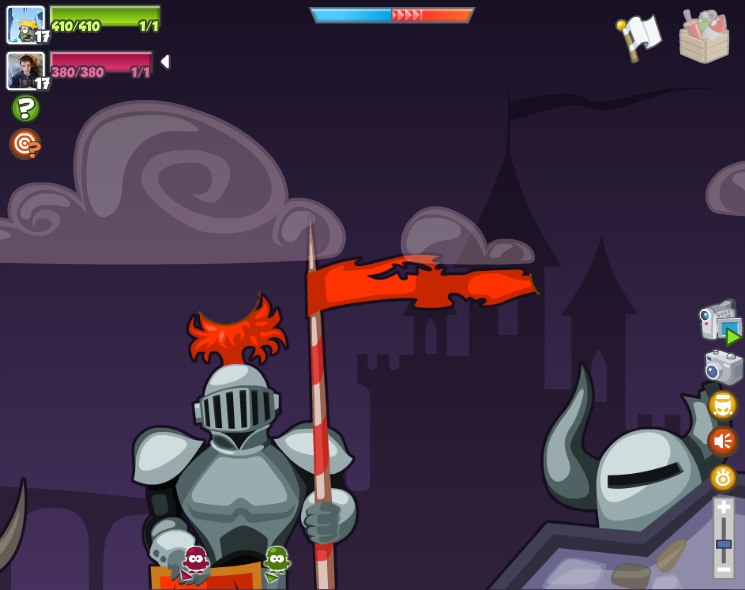
Task: Click the orange target hint button
Action: [x=25, y=144]
